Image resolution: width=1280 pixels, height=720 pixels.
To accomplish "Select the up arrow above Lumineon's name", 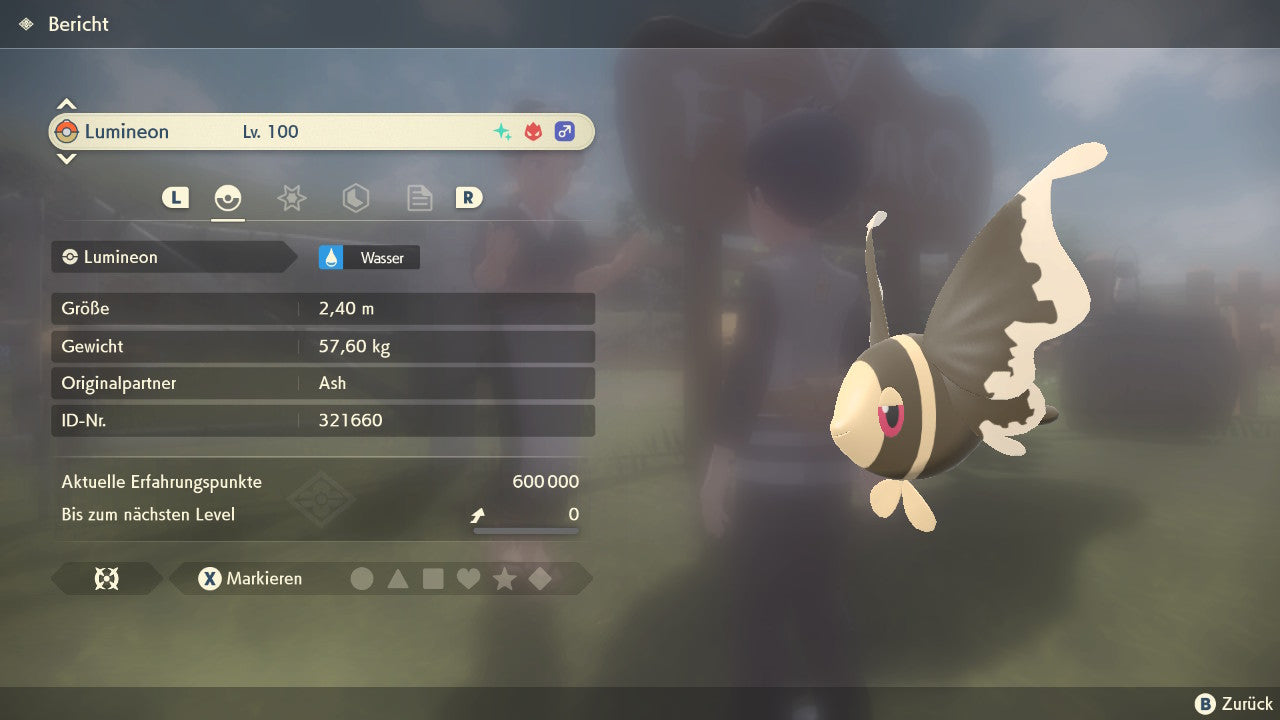I will [66, 104].
